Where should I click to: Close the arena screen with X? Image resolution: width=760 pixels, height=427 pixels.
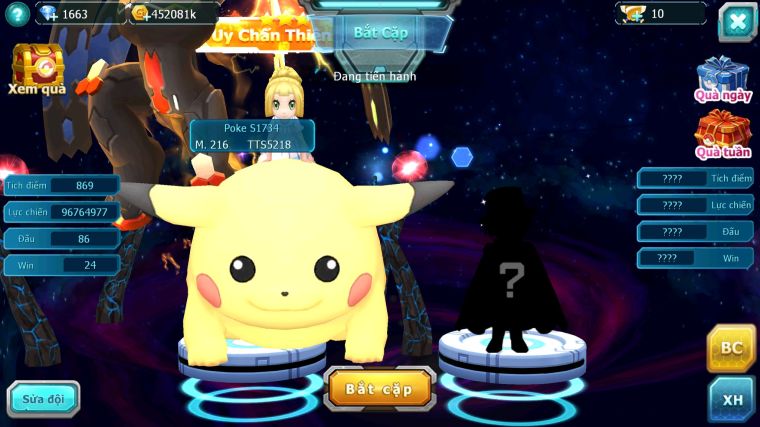tap(736, 21)
